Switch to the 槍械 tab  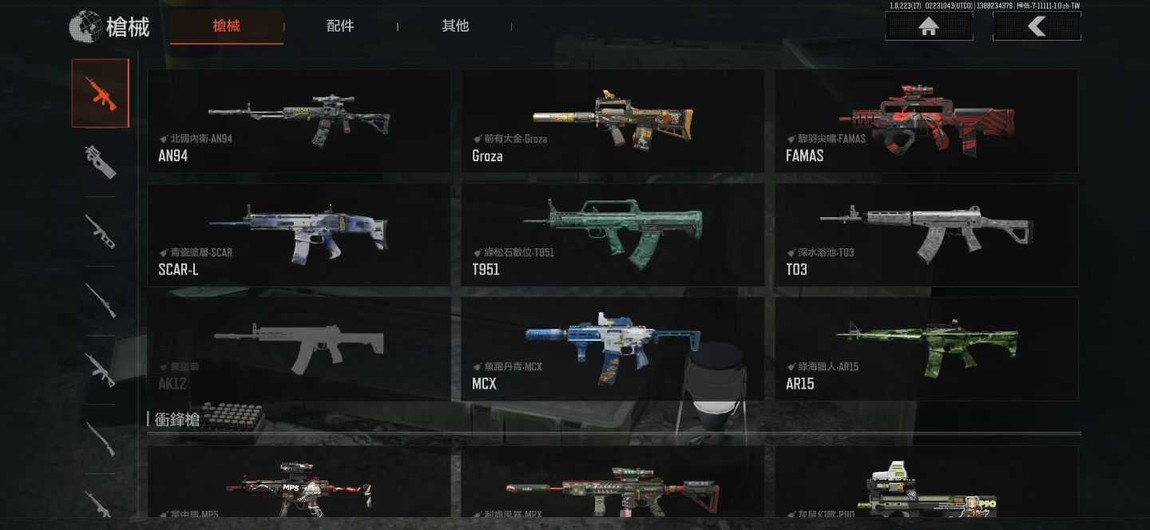227,26
